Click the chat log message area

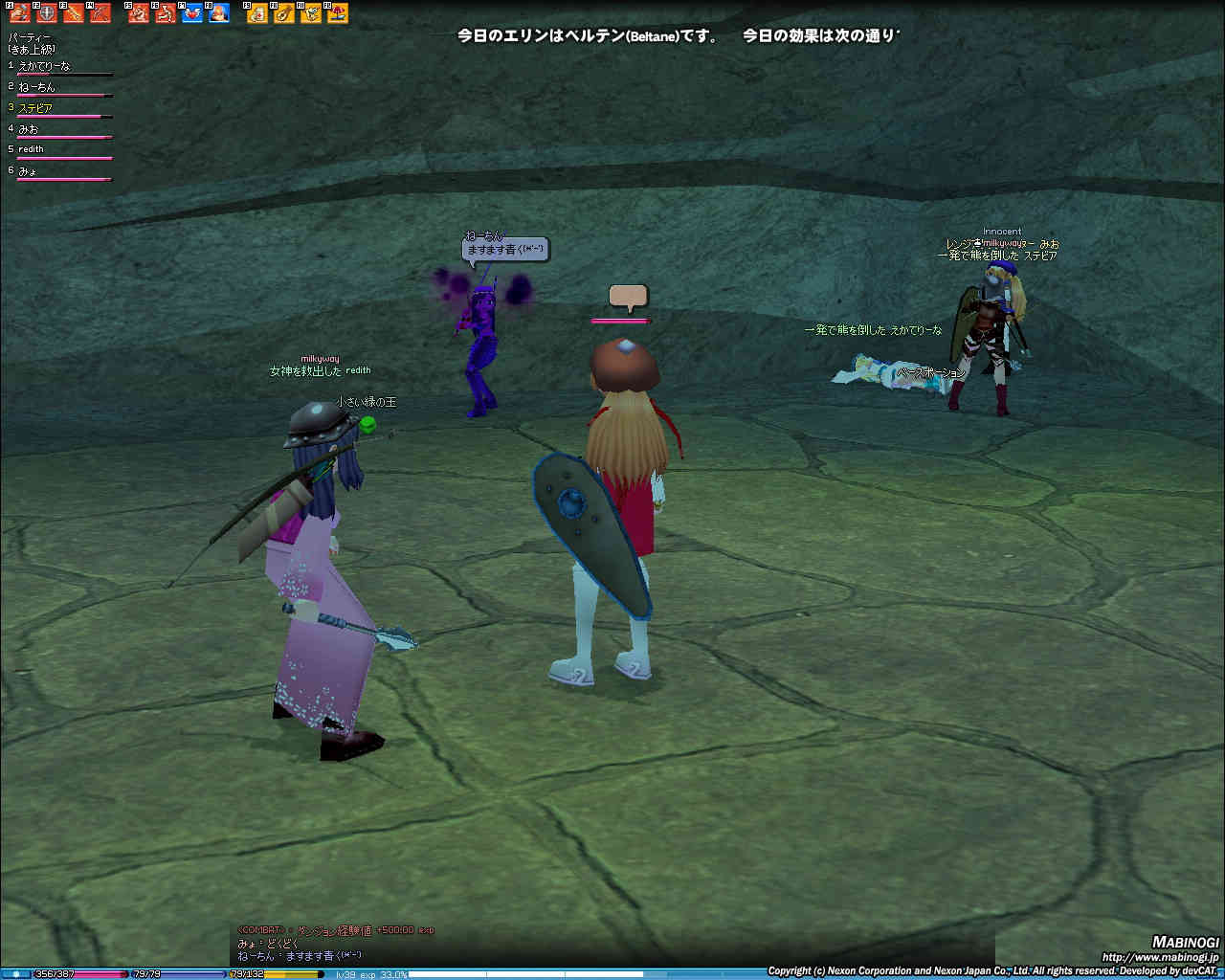point(335,943)
